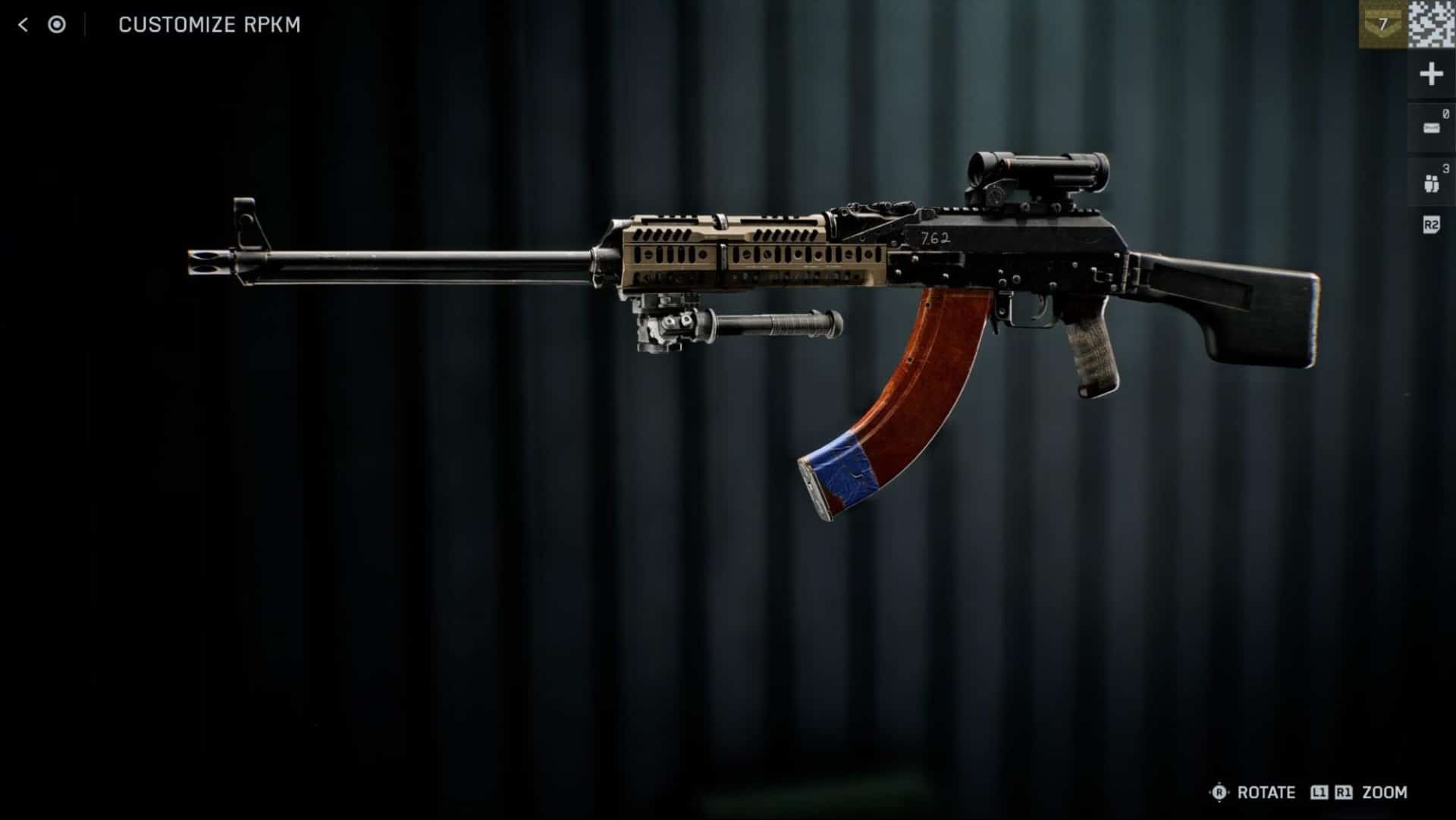Select the pixelated player avatar

click(1432, 24)
